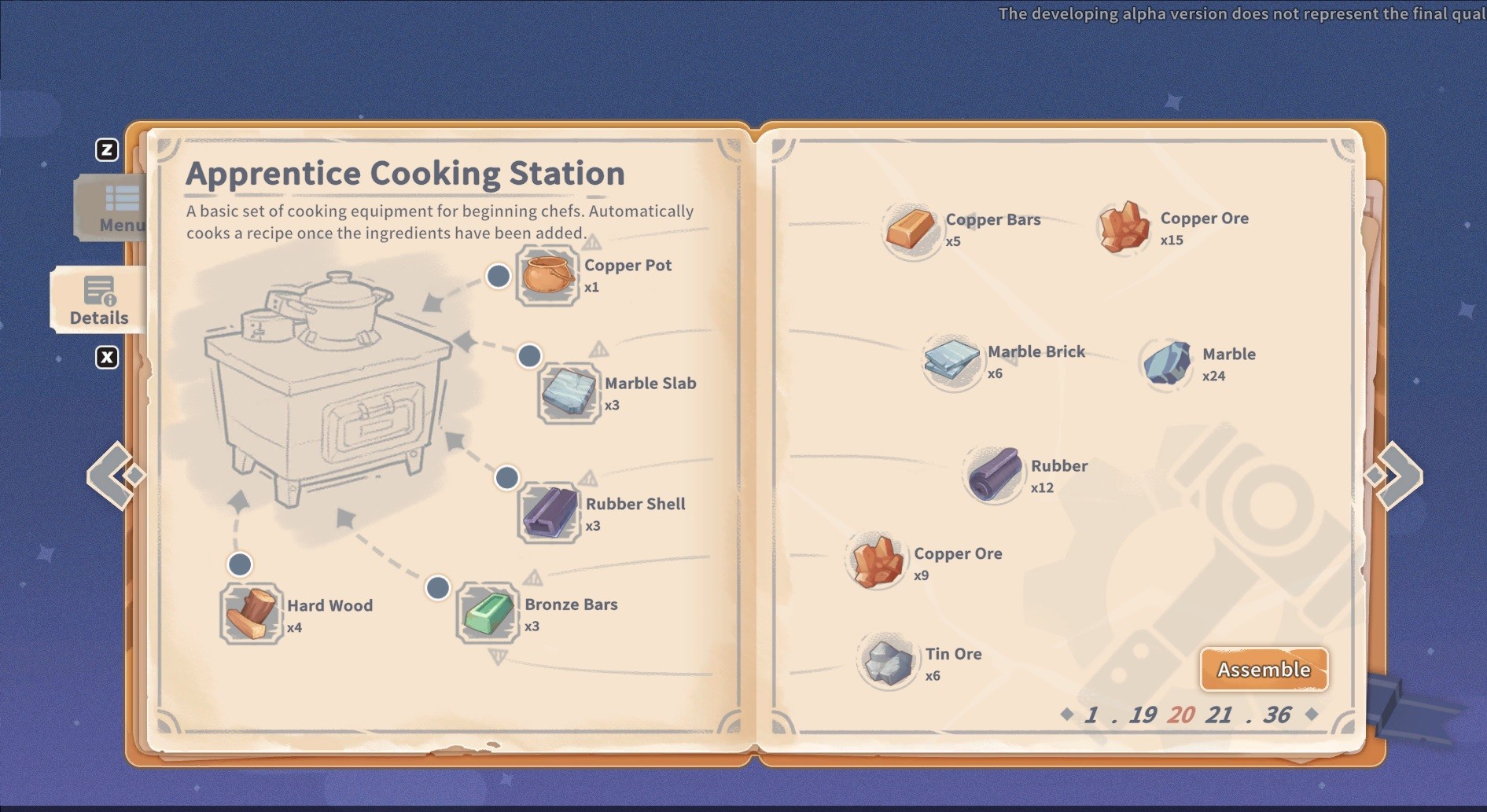Image resolution: width=1487 pixels, height=812 pixels.
Task: Choose the Rubber Shell ingredient icon
Action: pyautogui.click(x=549, y=513)
